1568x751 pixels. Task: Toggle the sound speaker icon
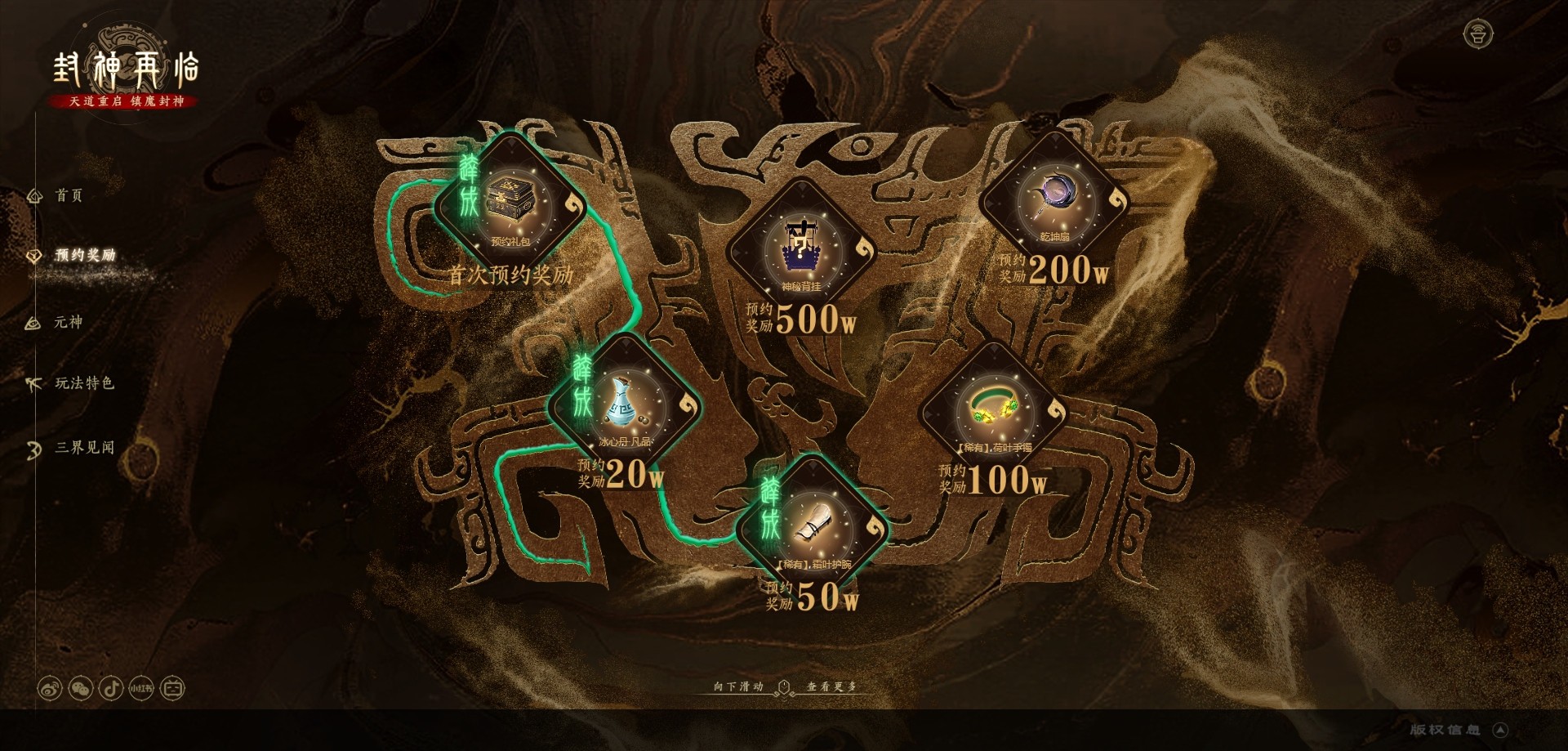tap(1477, 34)
